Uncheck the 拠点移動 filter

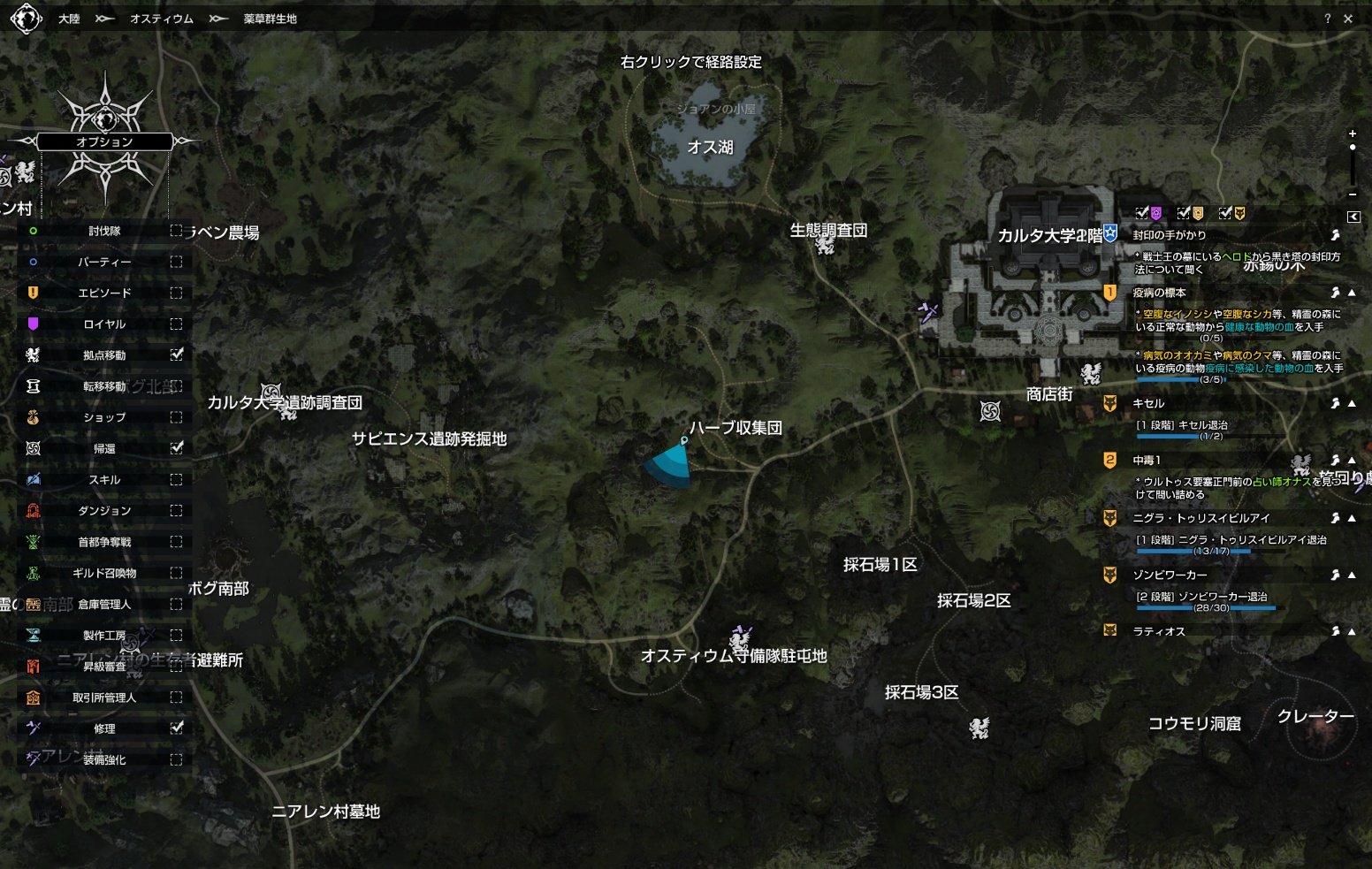177,355
